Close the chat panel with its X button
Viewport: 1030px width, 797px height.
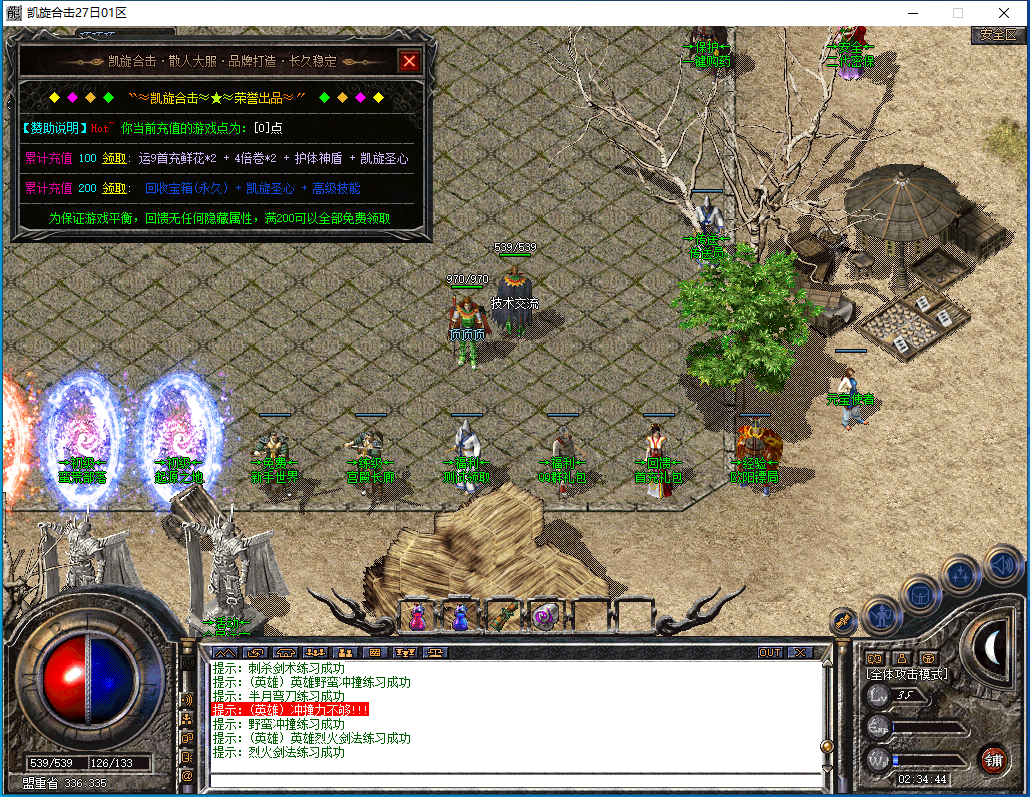click(x=800, y=652)
